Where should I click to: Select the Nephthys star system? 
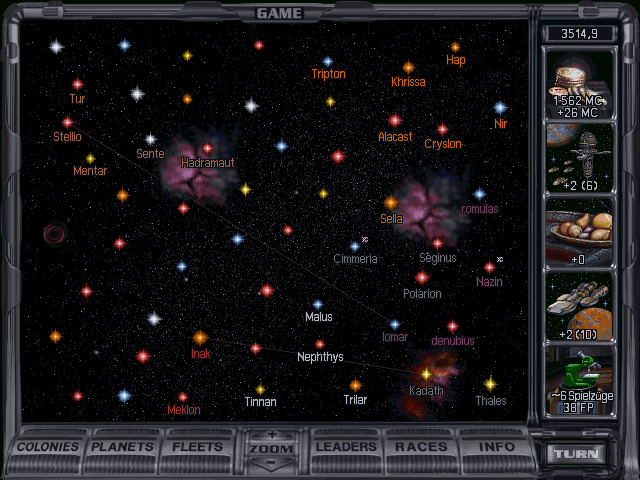(320, 344)
